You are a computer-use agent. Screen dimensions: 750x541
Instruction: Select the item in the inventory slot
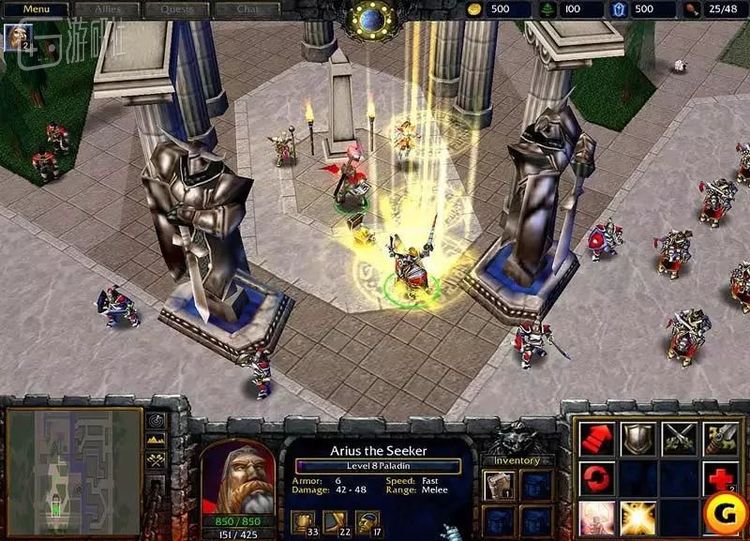498,486
